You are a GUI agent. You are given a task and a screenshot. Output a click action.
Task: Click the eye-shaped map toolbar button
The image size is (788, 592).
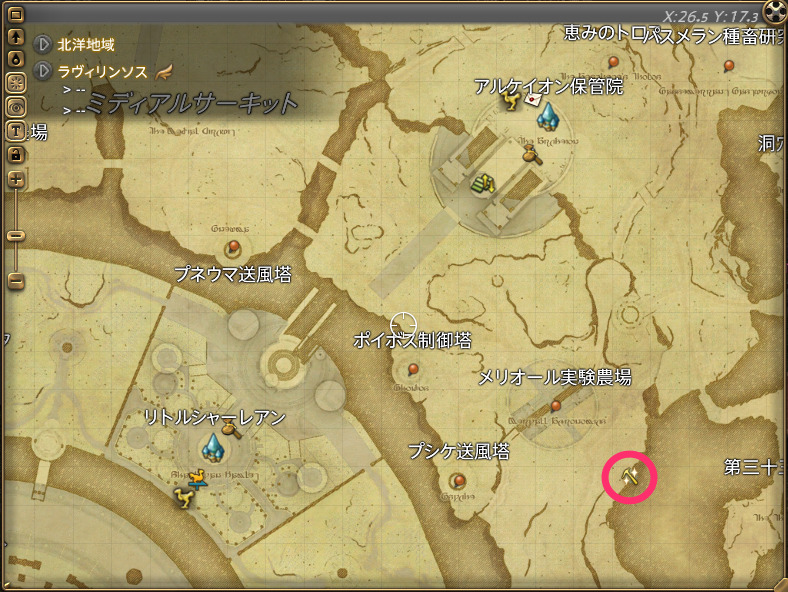[x=16, y=107]
